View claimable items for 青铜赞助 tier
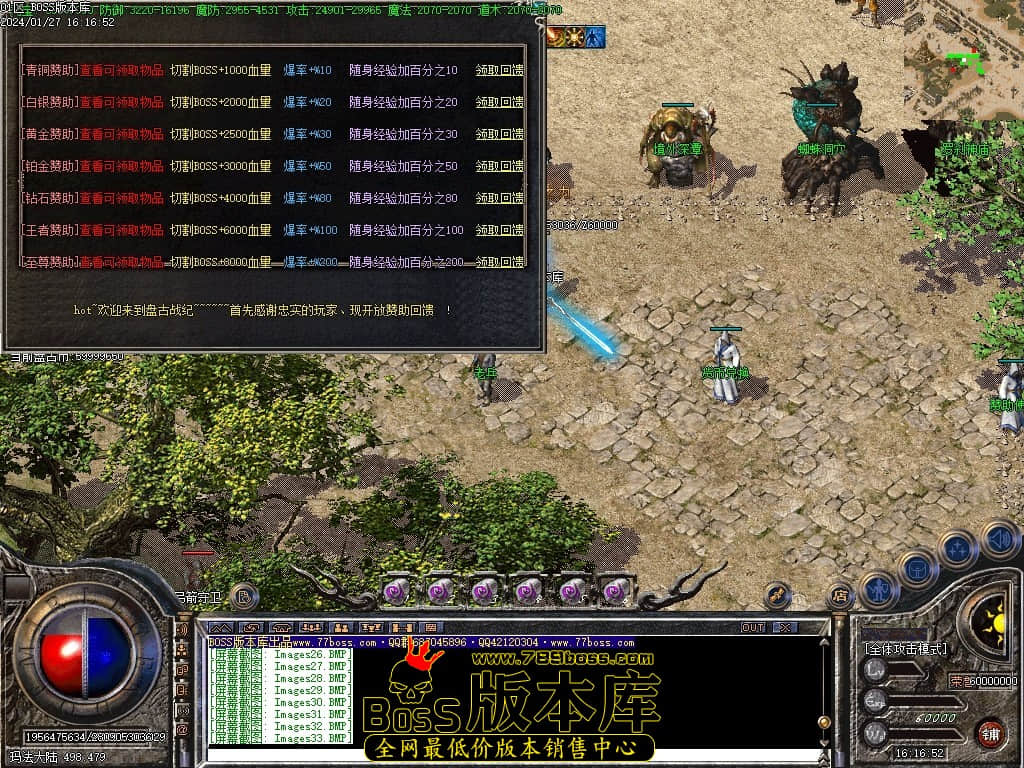 (x=122, y=71)
